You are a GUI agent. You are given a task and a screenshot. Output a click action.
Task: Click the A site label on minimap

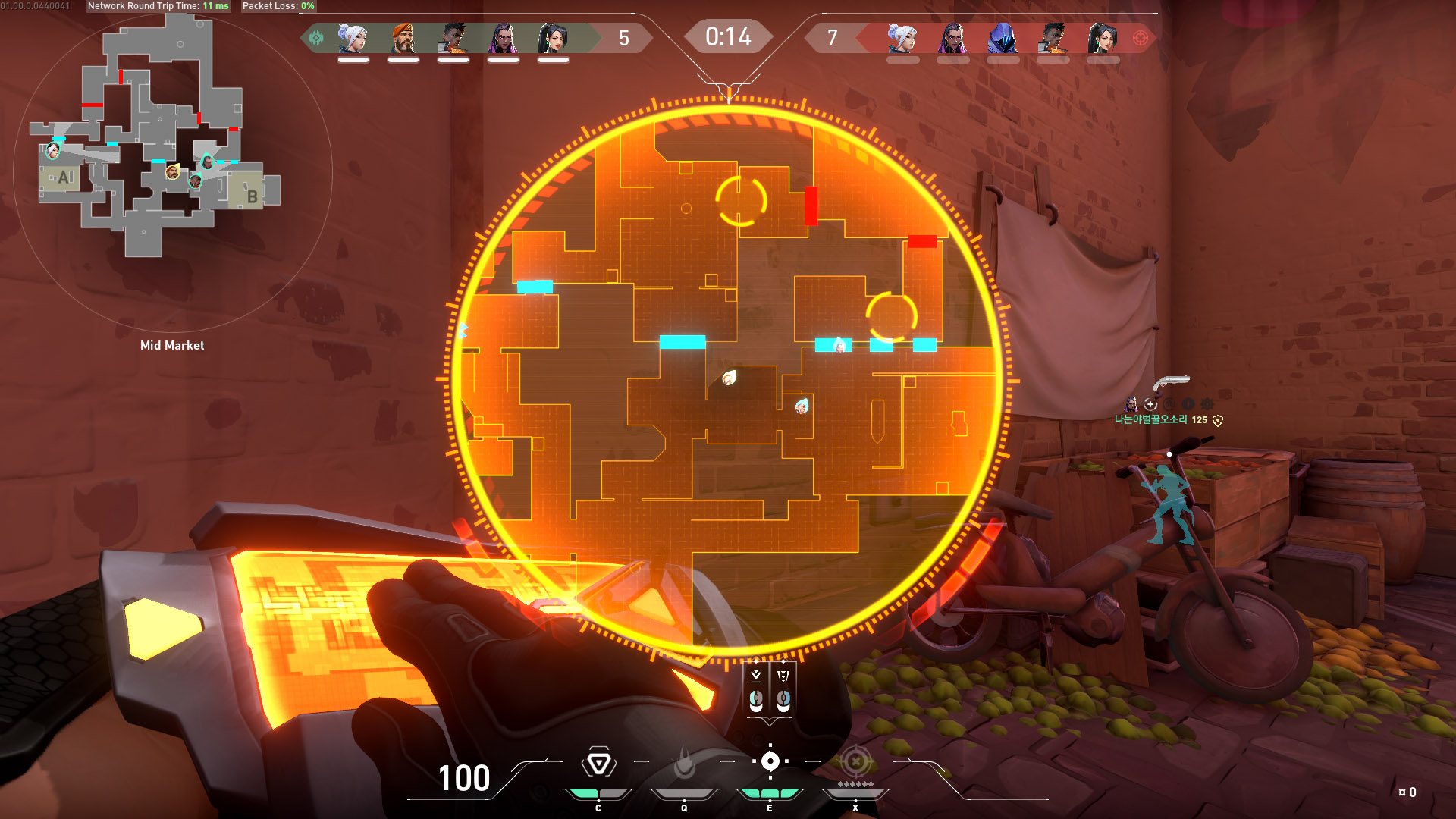[65, 177]
